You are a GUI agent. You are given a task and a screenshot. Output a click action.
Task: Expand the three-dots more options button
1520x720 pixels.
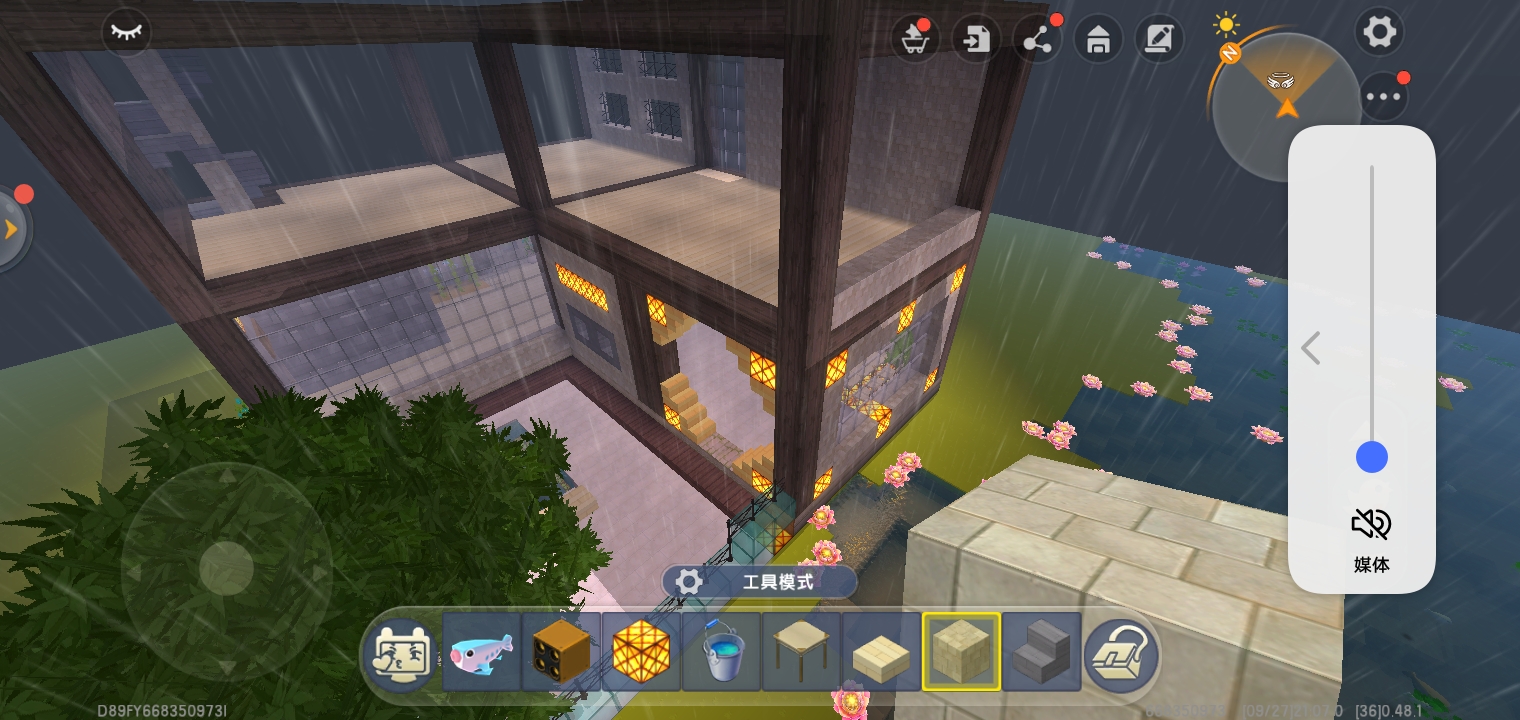point(1384,97)
